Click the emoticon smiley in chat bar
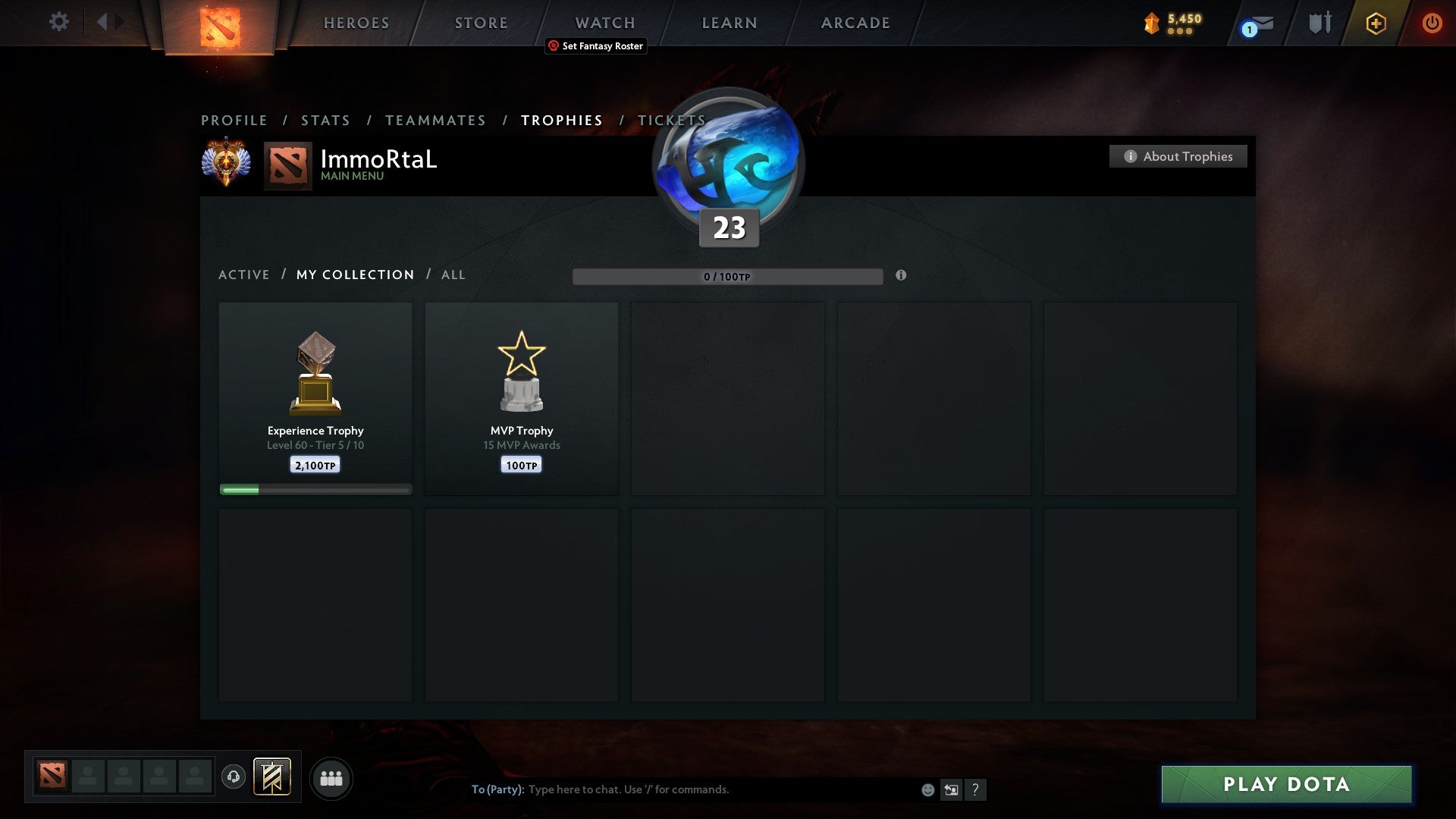Viewport: 1456px width, 819px height. pos(927,789)
